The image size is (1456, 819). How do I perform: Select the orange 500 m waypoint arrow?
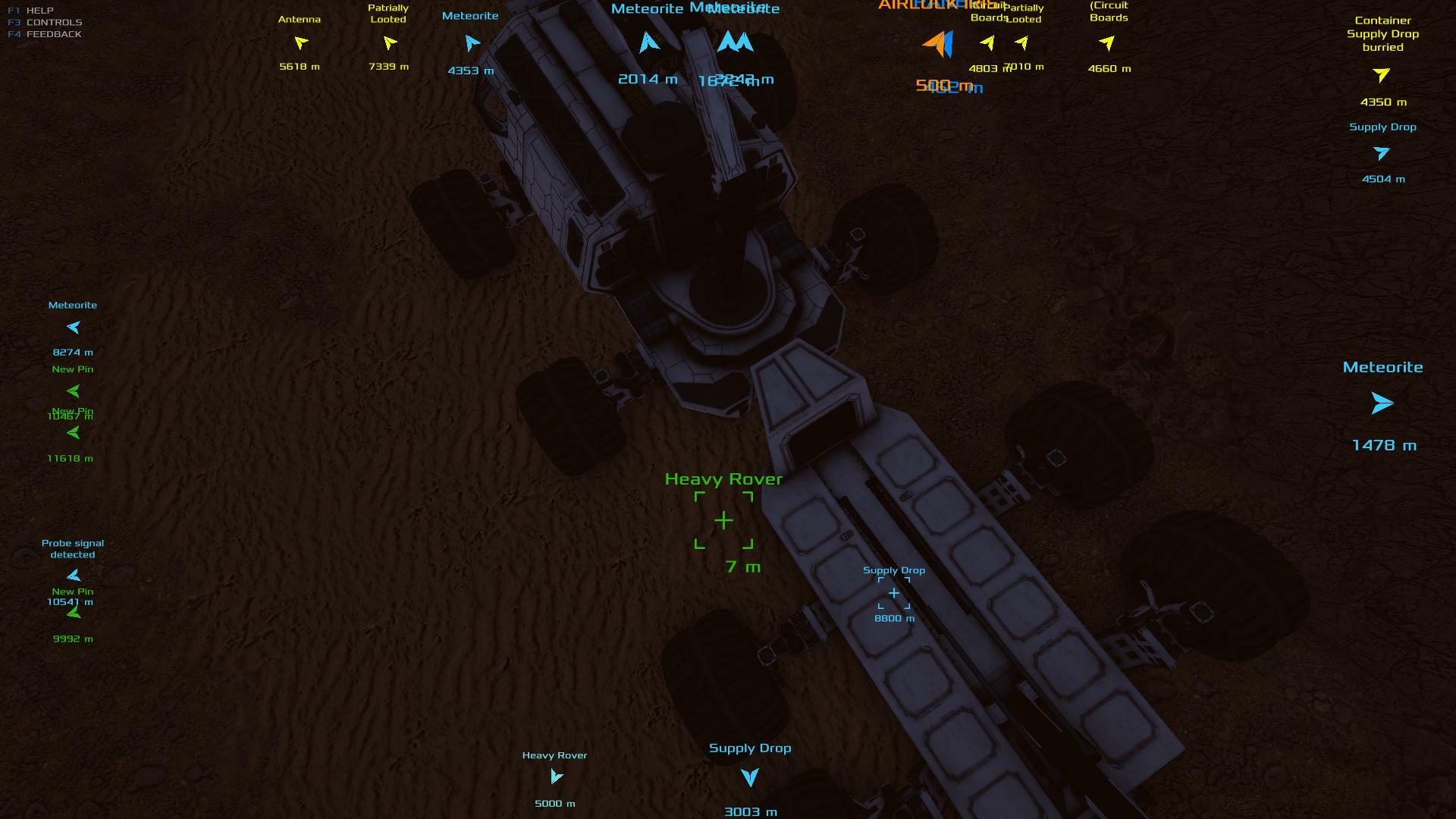pyautogui.click(x=935, y=44)
